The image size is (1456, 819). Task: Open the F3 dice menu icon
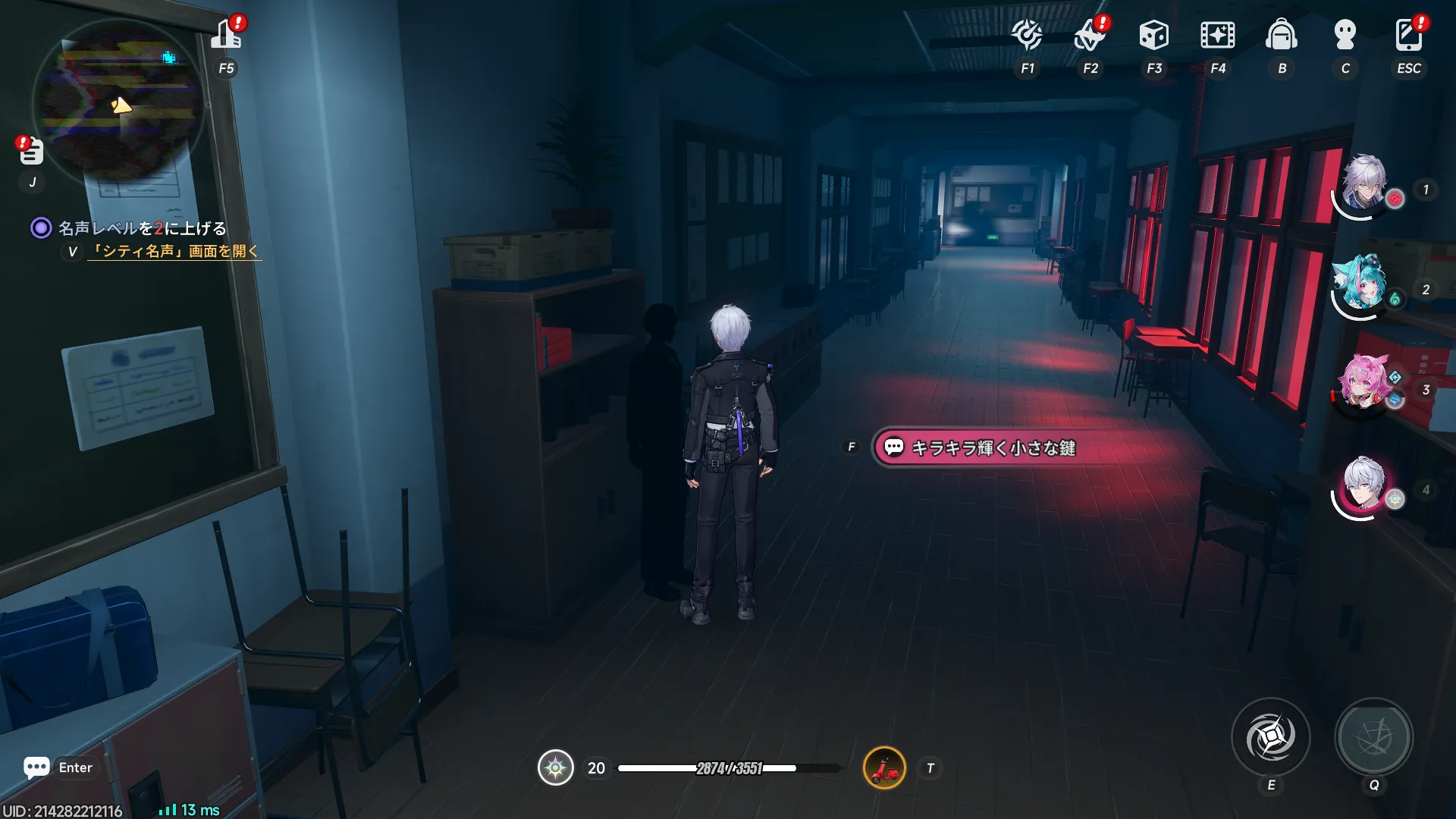tap(1153, 35)
